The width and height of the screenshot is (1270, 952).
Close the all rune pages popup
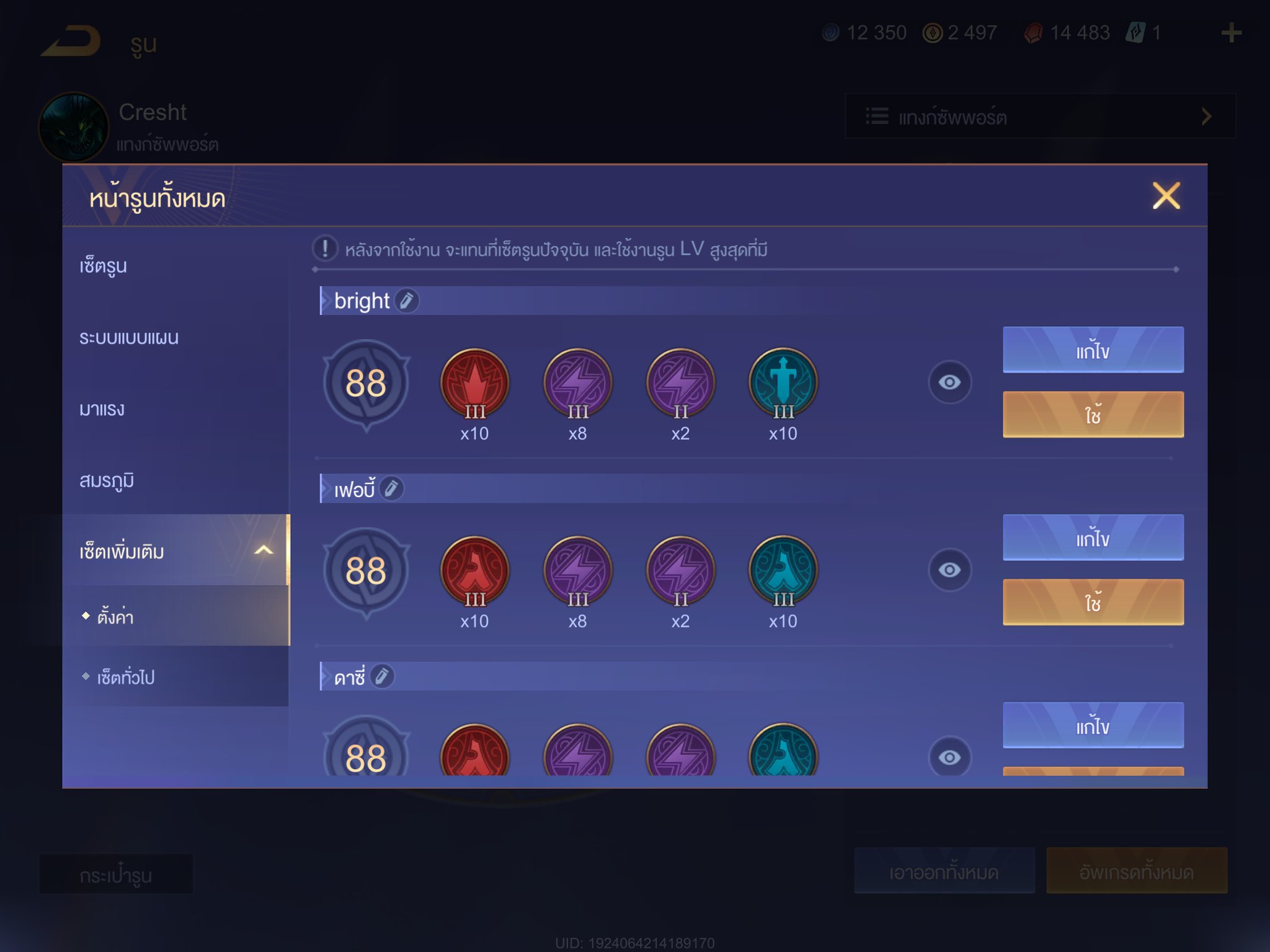pyautogui.click(x=1166, y=196)
